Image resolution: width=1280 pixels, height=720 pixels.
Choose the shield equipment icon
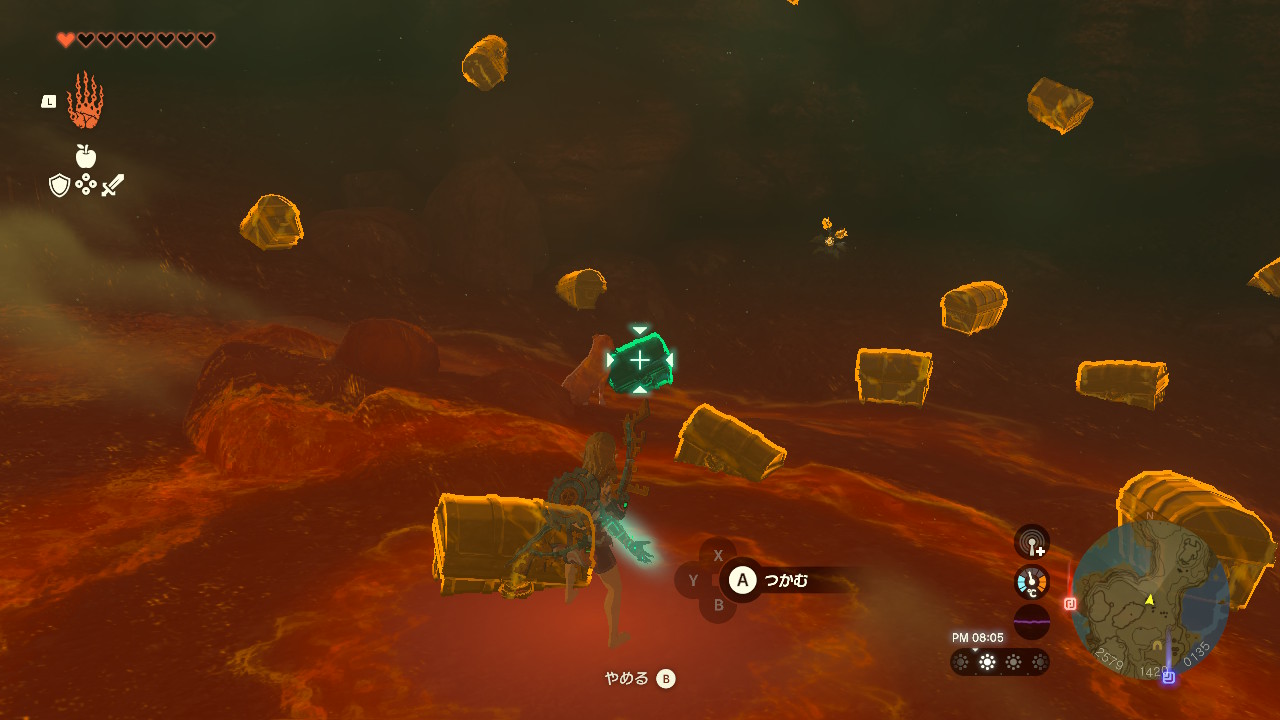pos(59,185)
